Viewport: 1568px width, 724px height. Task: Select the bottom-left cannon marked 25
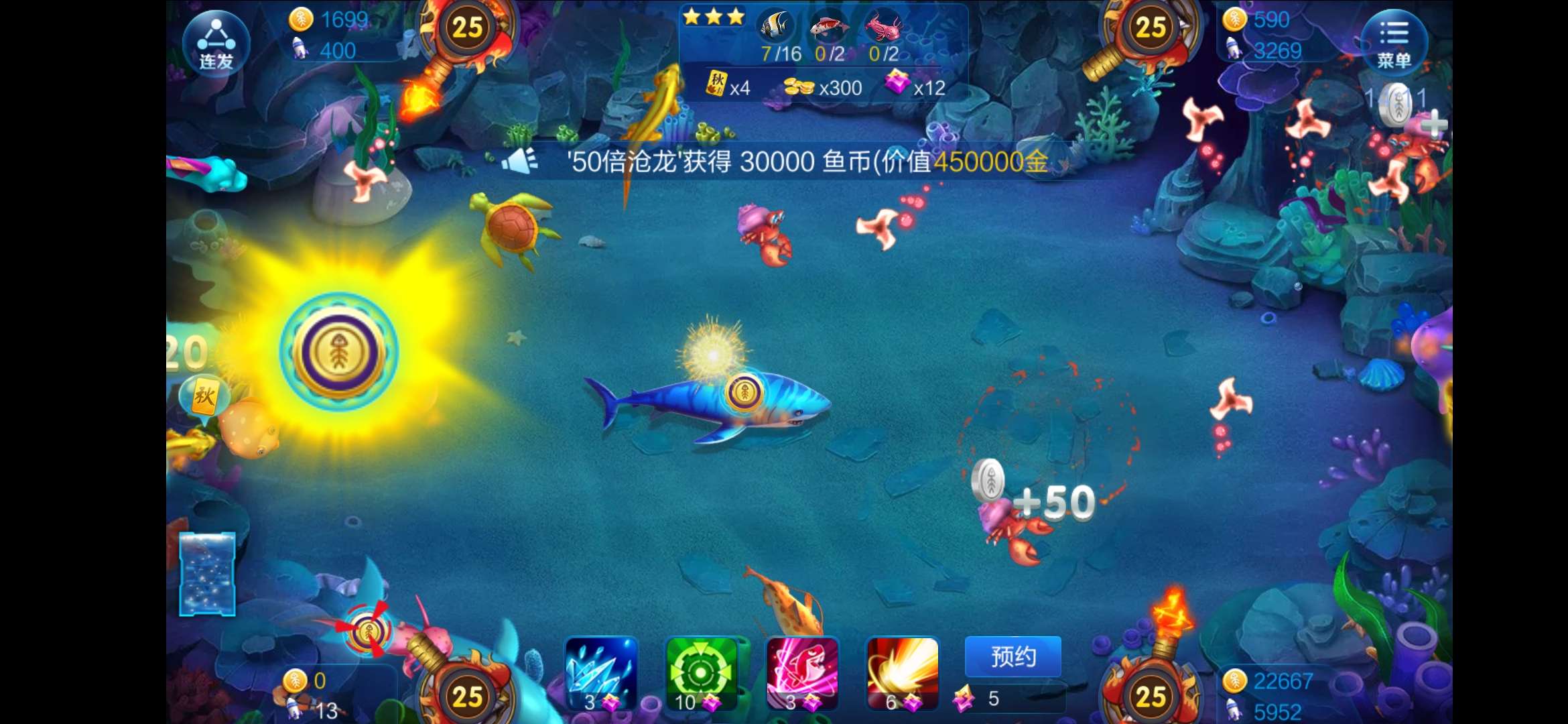(x=468, y=696)
